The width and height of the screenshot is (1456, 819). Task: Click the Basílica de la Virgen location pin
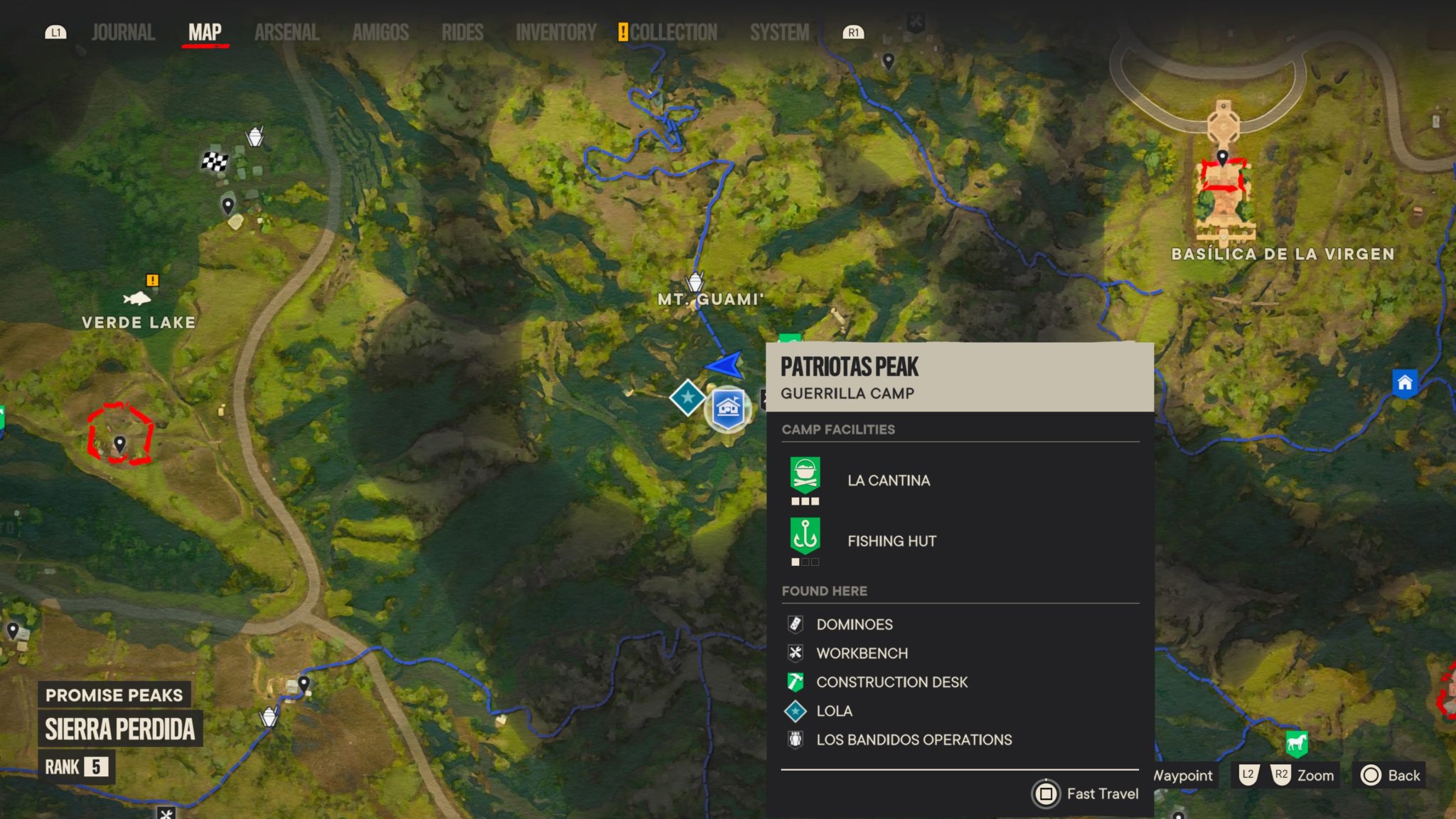[x=1222, y=158]
